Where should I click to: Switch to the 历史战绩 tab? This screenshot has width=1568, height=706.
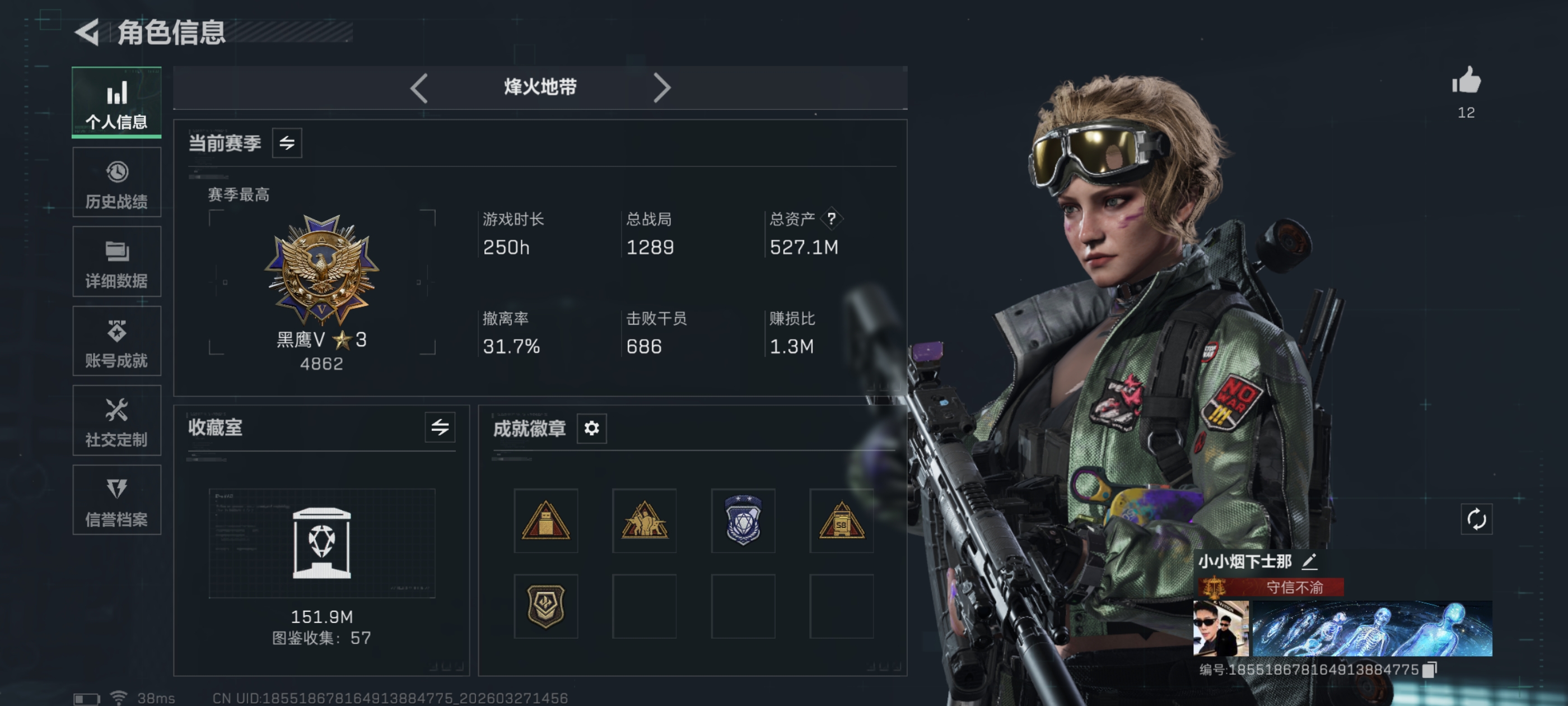(x=116, y=183)
